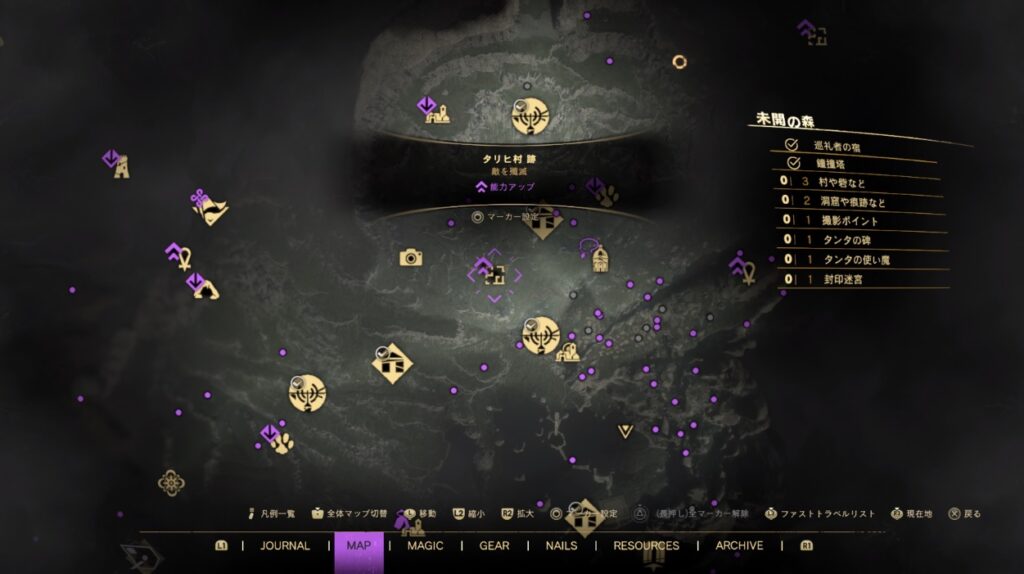The height and width of the screenshot is (574, 1024).
Task: Switch to the RESOURCES tab
Action: coord(646,546)
